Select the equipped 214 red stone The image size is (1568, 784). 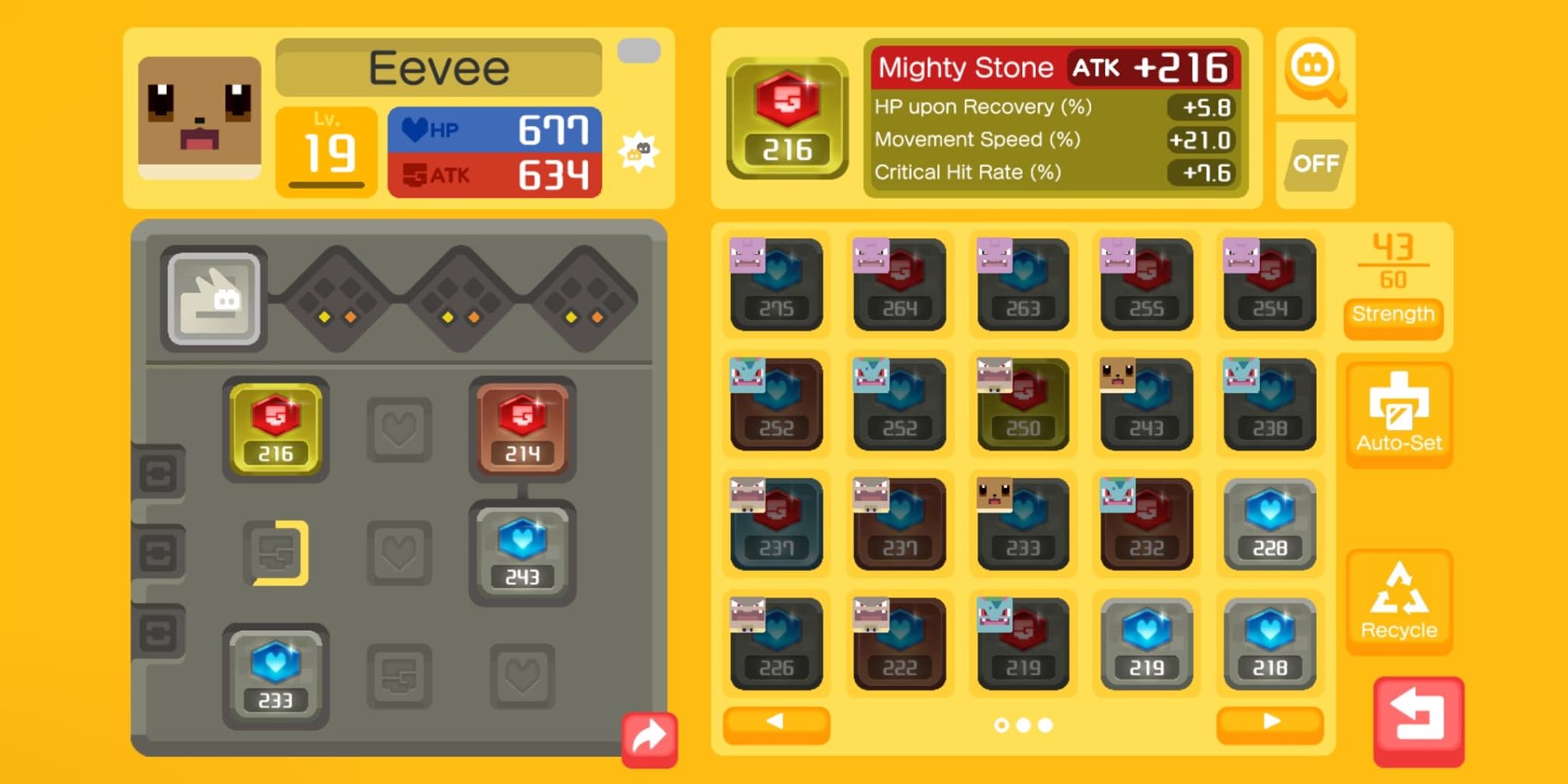pyautogui.click(x=522, y=429)
